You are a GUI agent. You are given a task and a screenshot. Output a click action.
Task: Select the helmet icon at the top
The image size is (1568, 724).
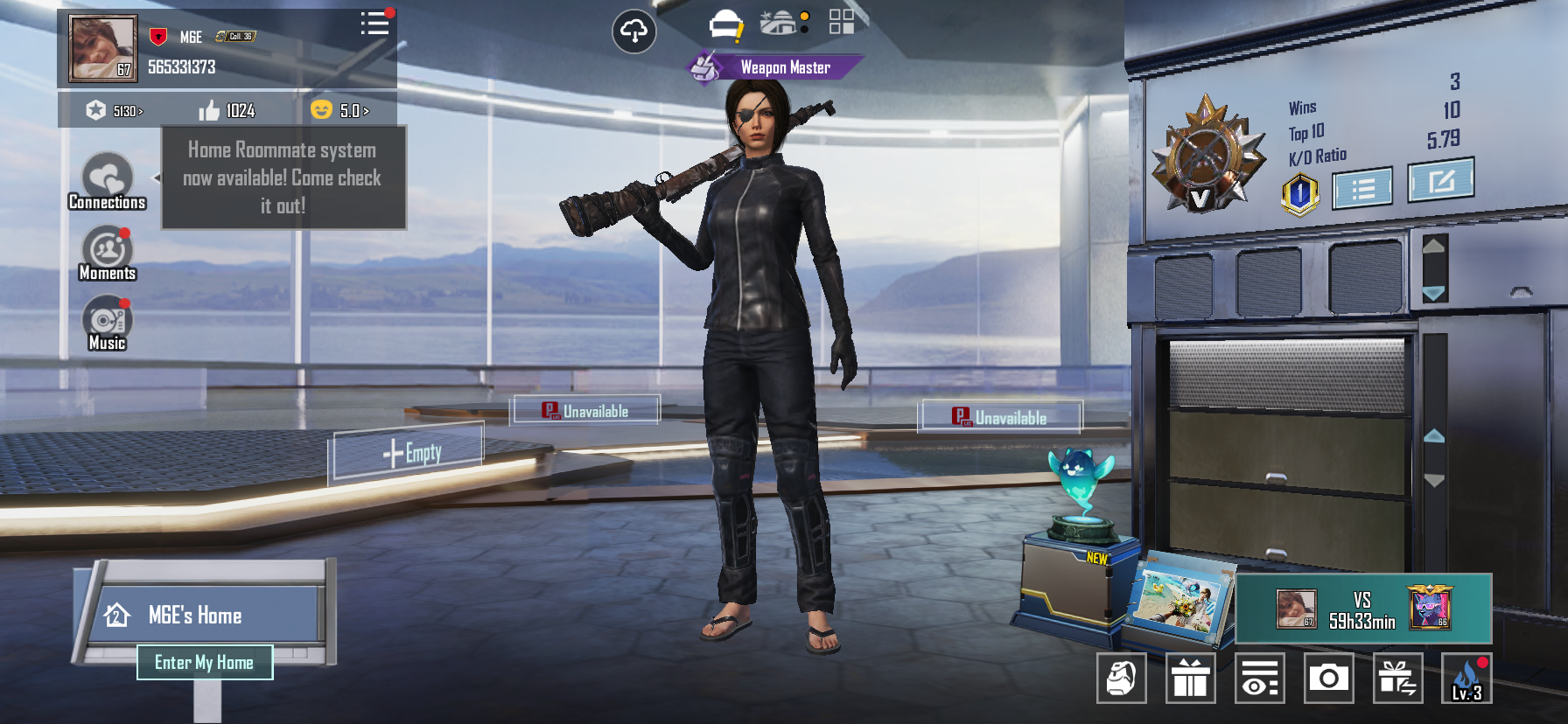(725, 25)
